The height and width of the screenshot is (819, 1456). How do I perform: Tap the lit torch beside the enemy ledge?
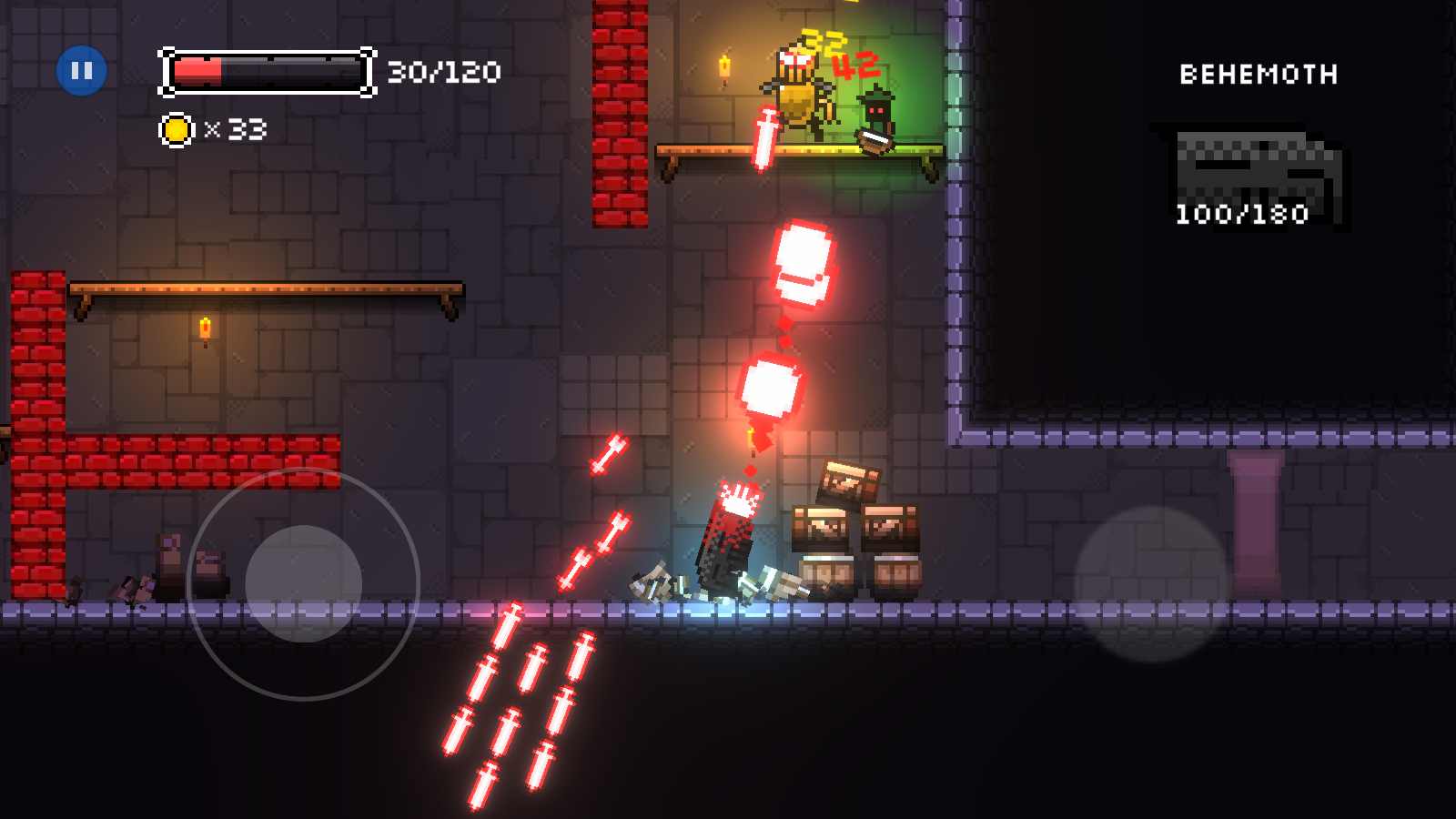click(725, 68)
